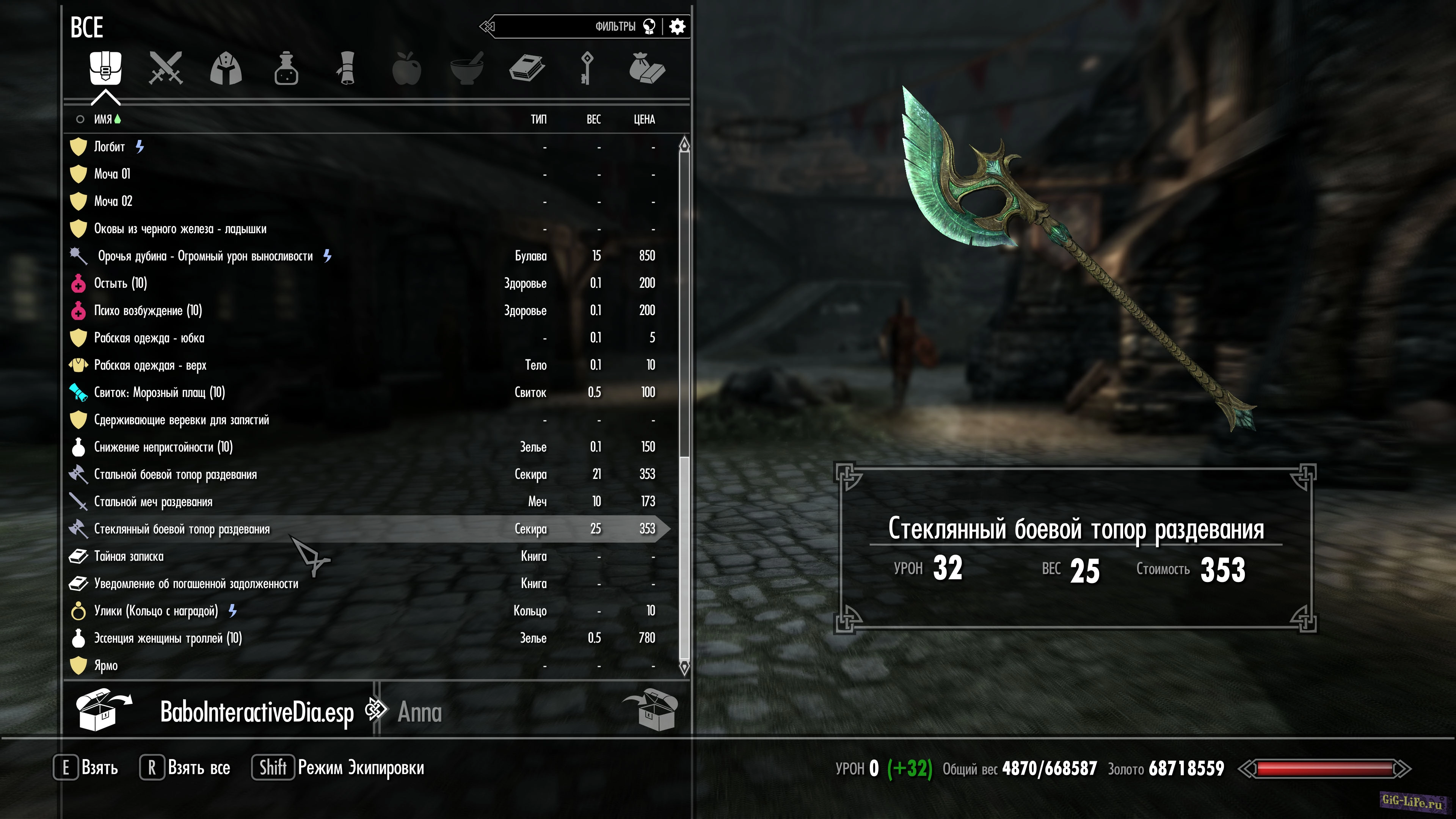Choose Стальной меч раздевания item

pyautogui.click(x=153, y=502)
